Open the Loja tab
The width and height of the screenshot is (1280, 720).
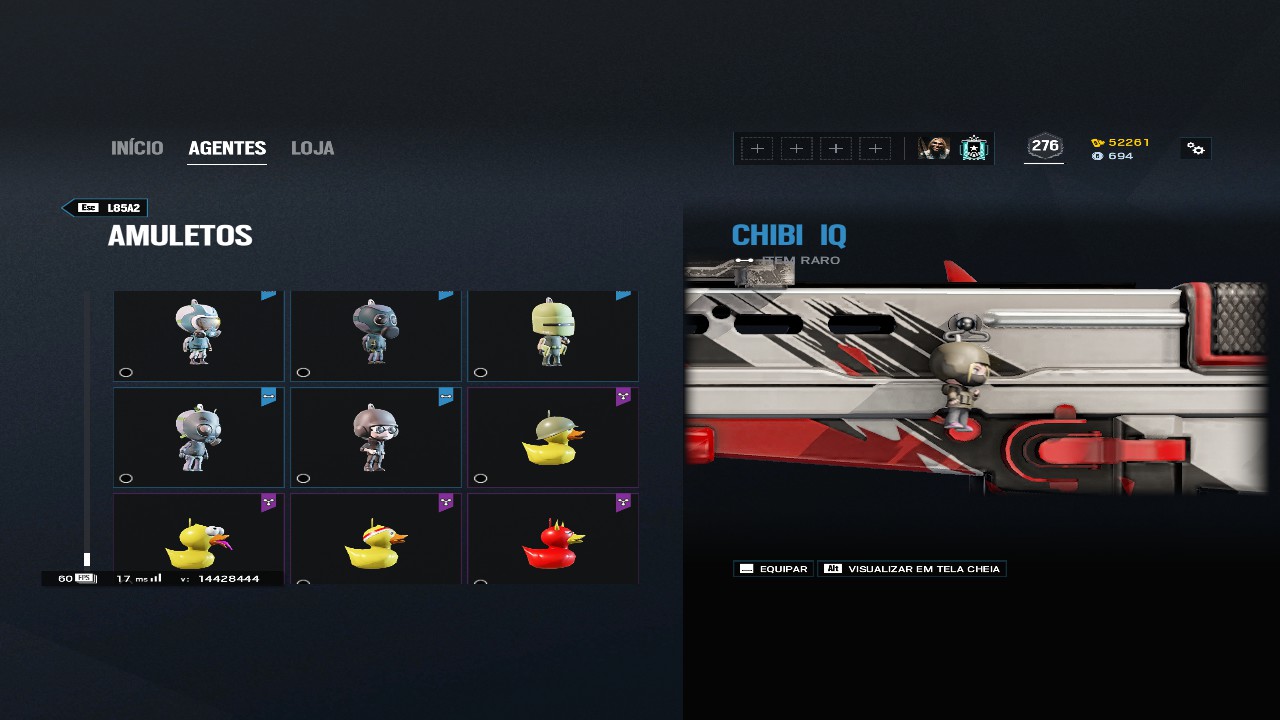pos(312,148)
